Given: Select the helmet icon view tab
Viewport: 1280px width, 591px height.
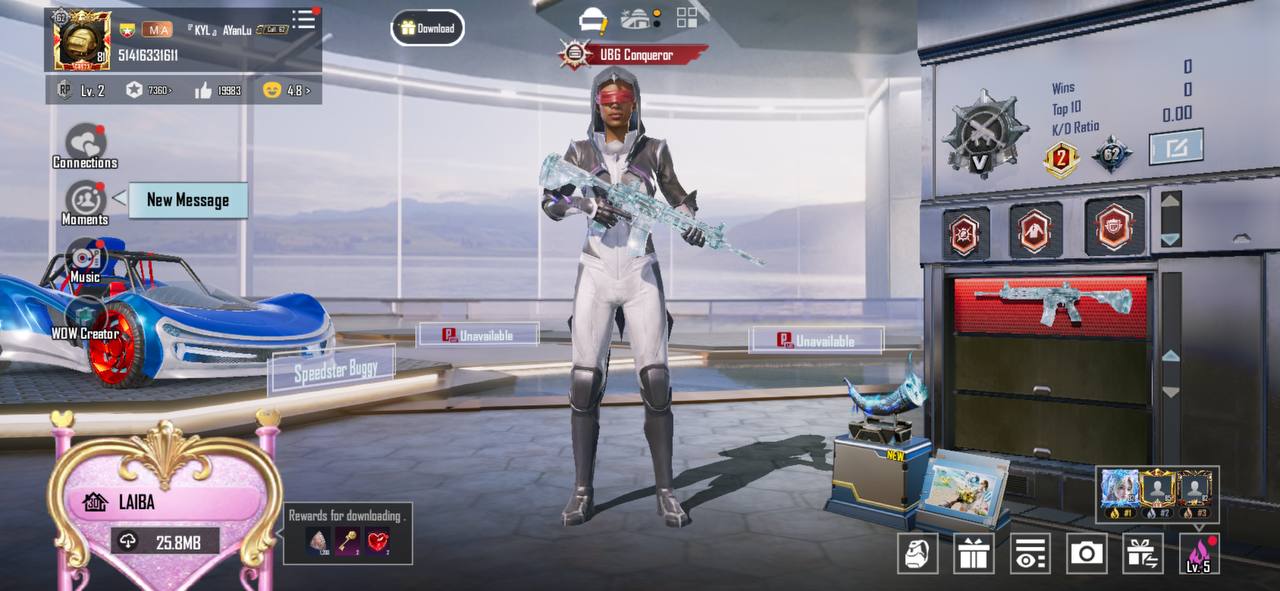Looking at the screenshot, I should pos(593,19).
